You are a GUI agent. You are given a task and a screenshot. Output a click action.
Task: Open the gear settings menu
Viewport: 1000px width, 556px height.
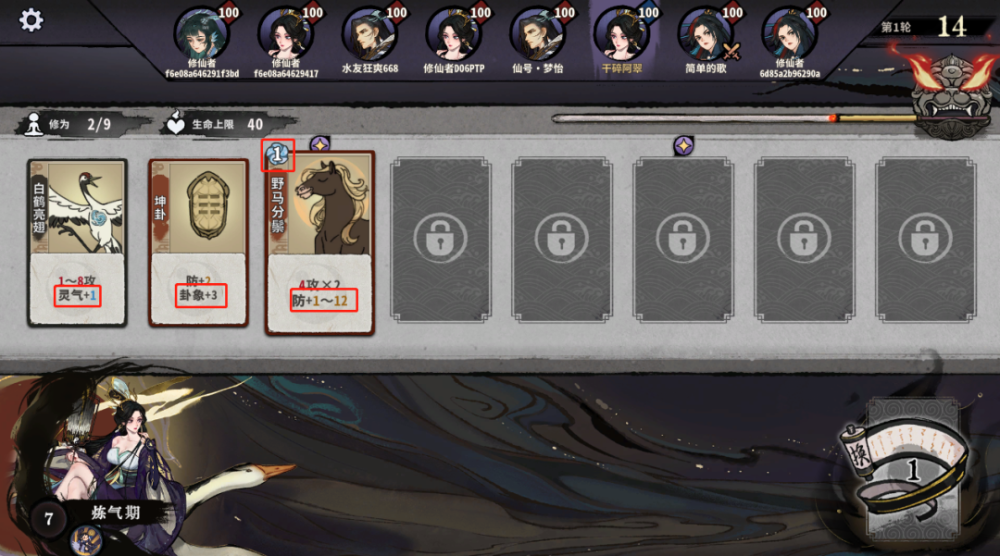(x=31, y=20)
